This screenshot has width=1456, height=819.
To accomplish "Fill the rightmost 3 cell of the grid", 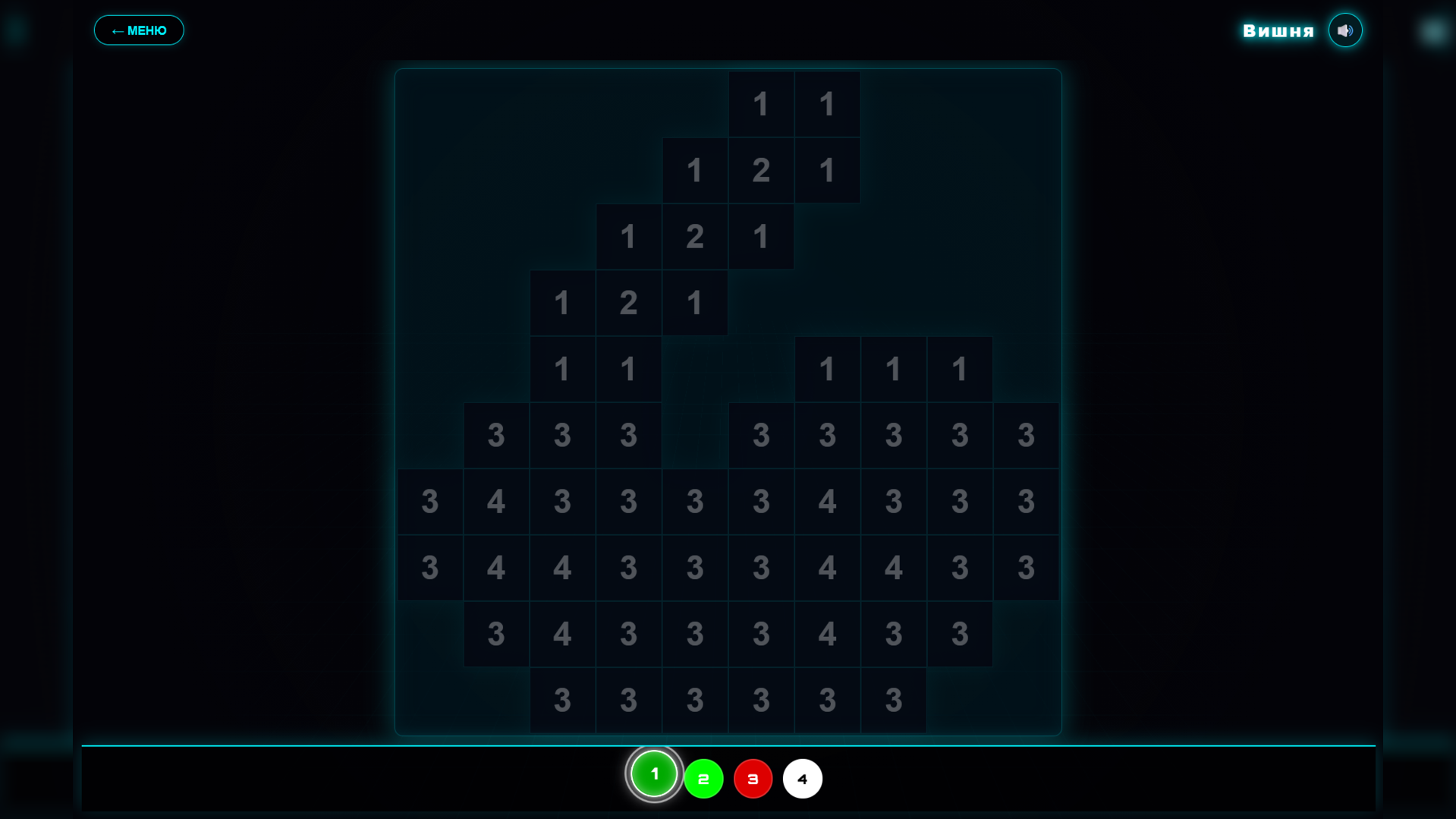I will [1026, 501].
